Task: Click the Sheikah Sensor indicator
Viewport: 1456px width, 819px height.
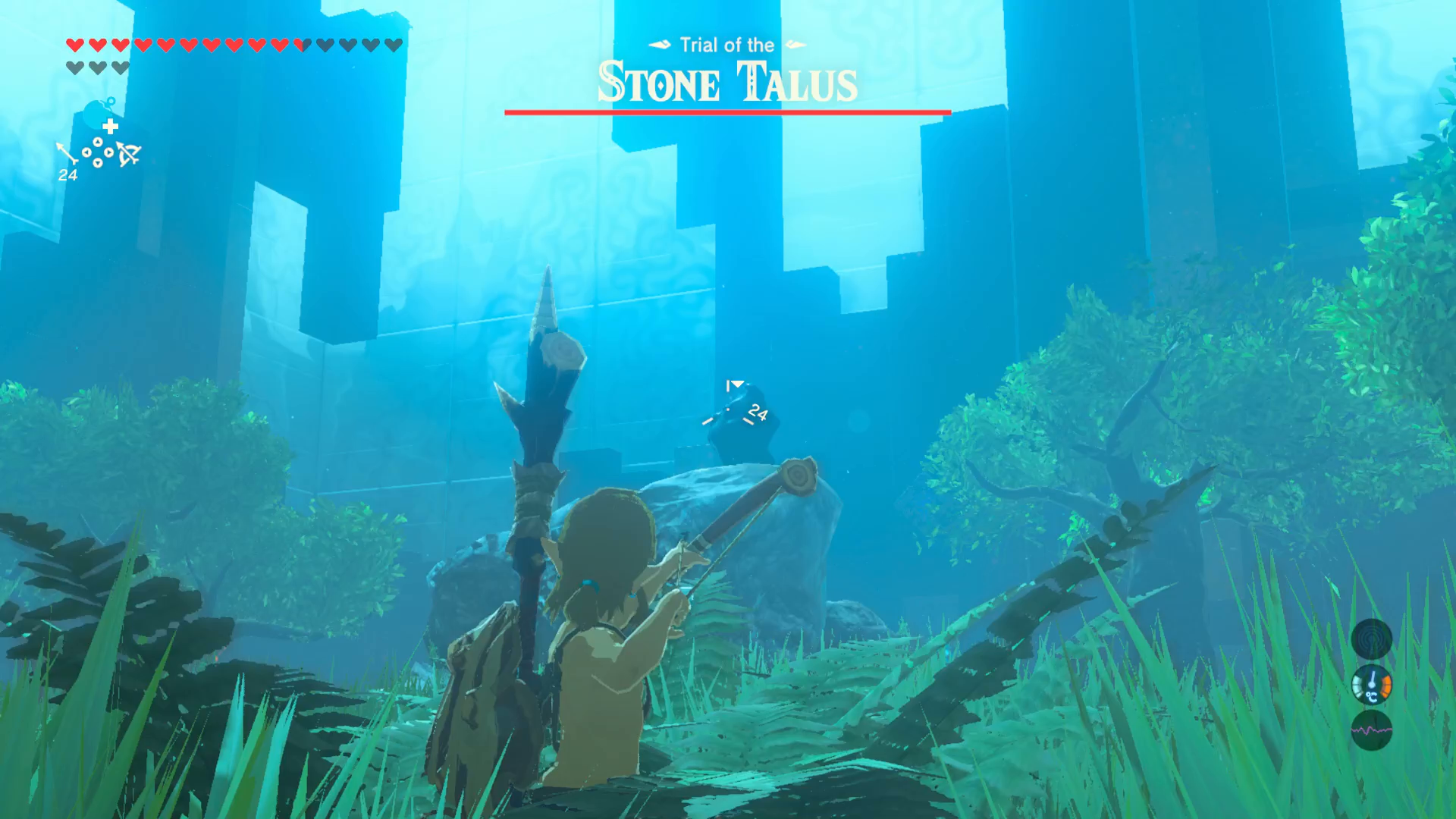Action: coord(1373,639)
